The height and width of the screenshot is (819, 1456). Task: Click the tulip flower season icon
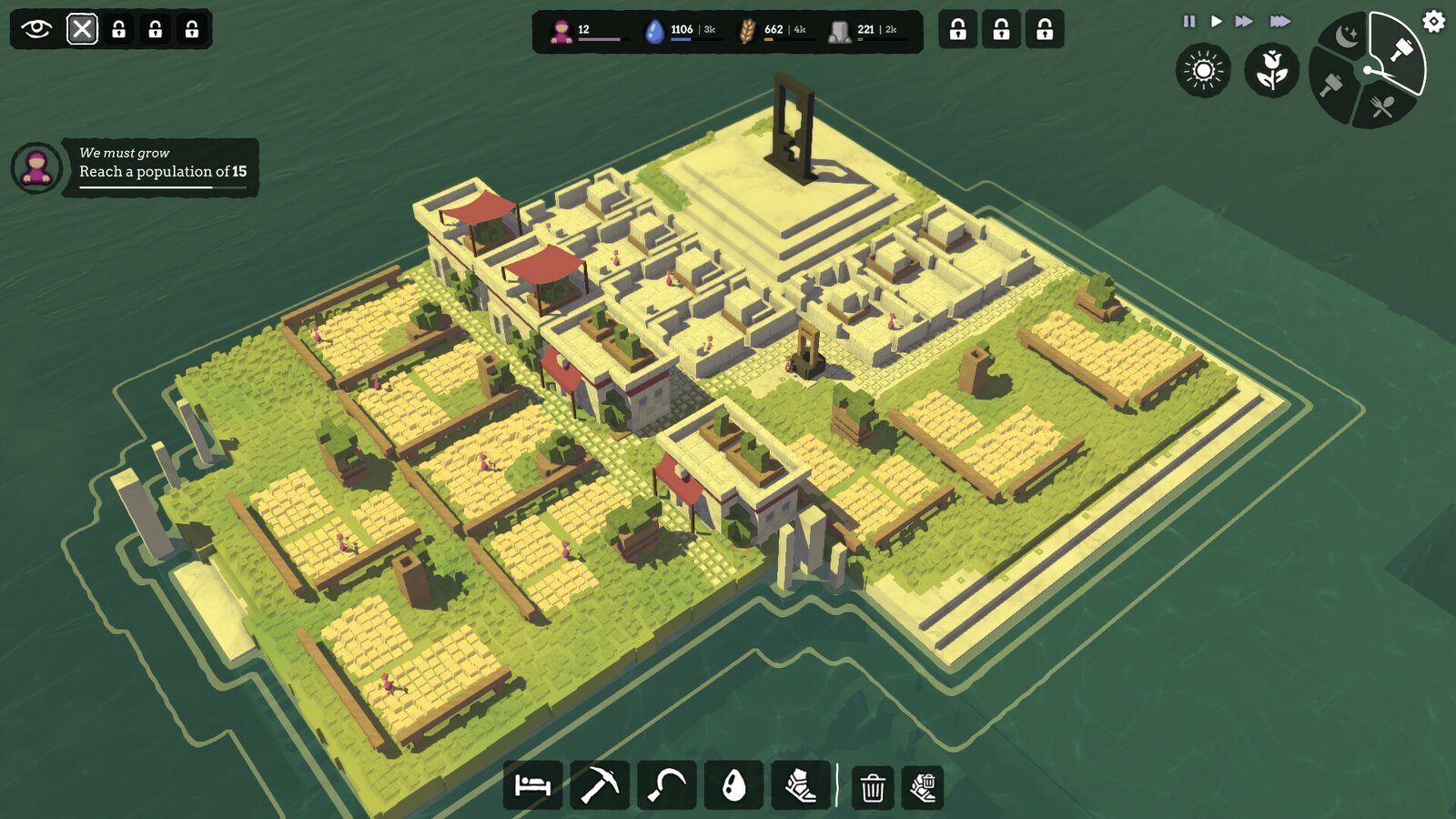[1271, 70]
